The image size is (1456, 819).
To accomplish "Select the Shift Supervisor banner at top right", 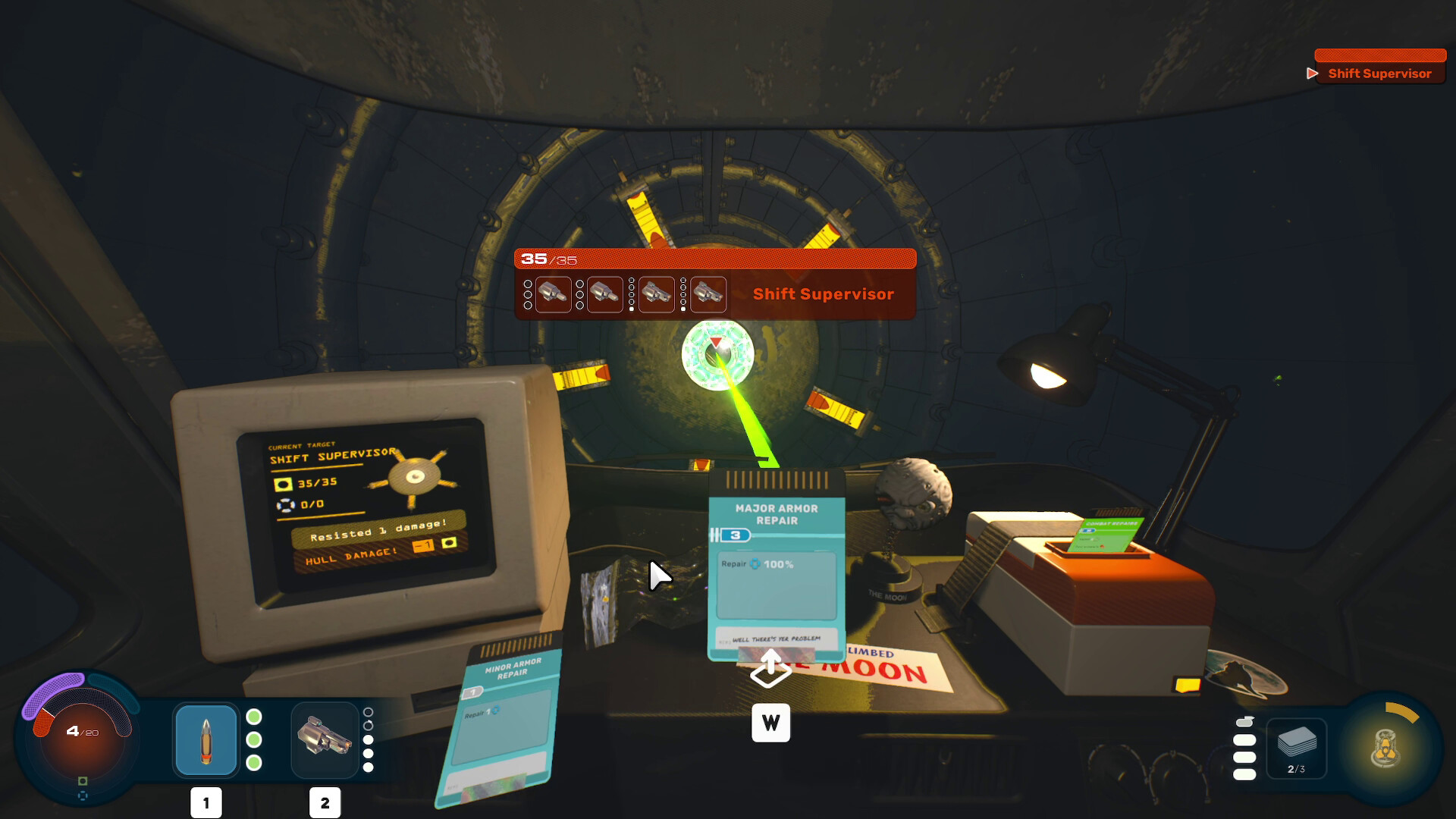I will pyautogui.click(x=1379, y=74).
